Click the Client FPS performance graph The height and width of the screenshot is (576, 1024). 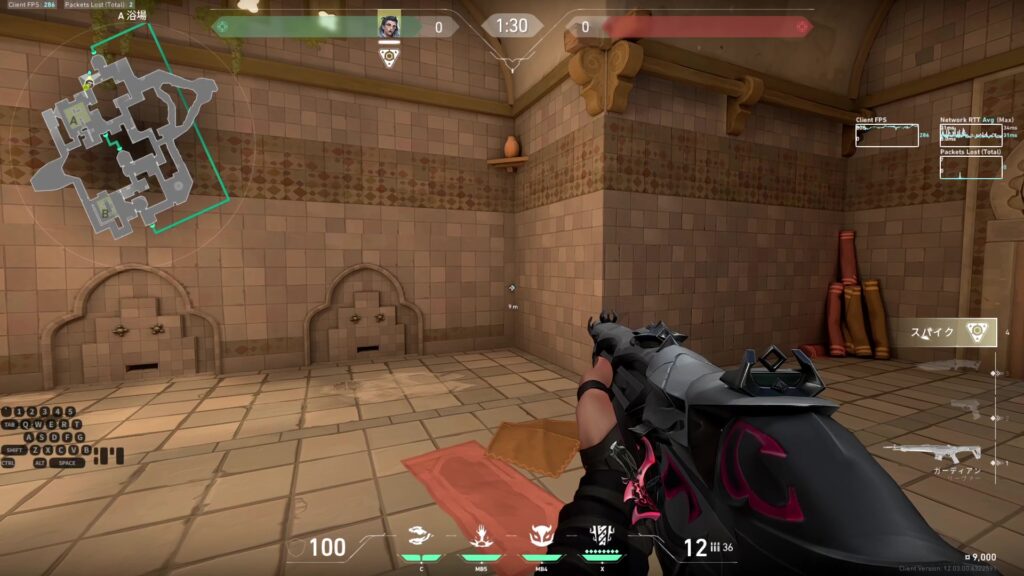tap(886, 135)
